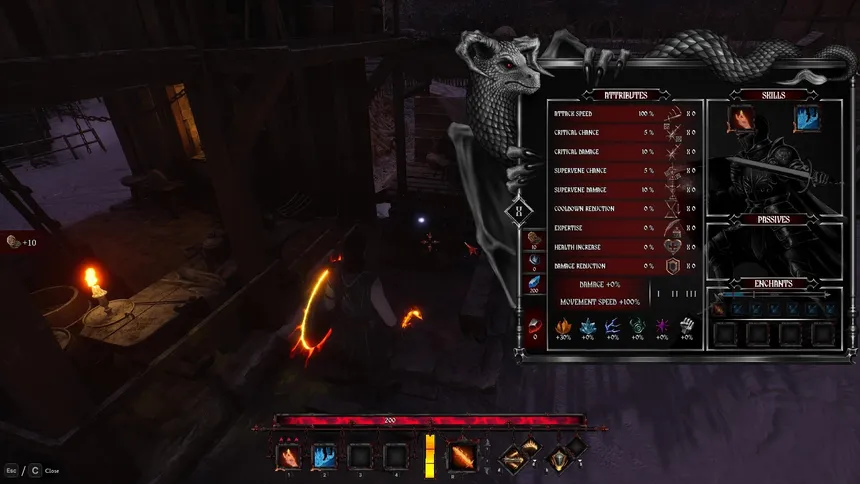Choose the orange fire element icon showing +30%
The image size is (860, 484).
tap(563, 326)
